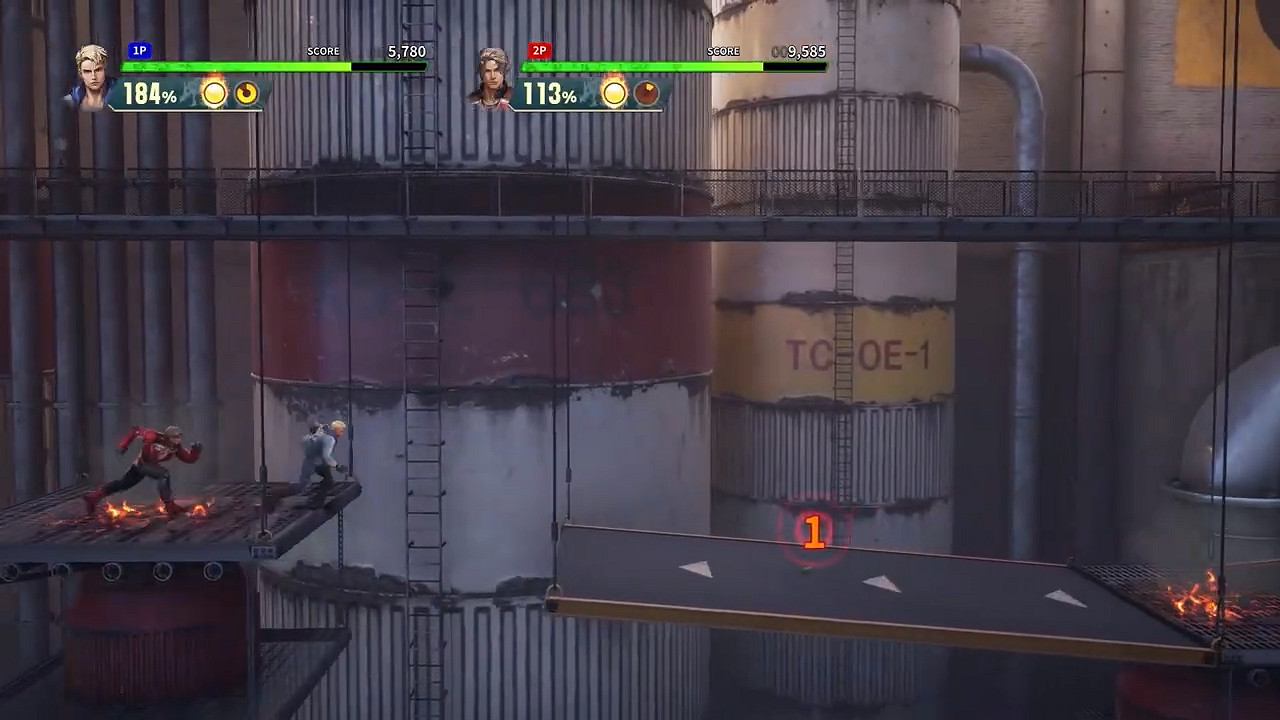The width and height of the screenshot is (1280, 720).
Task: Click the 184% damage percentage readout
Action: tap(149, 94)
